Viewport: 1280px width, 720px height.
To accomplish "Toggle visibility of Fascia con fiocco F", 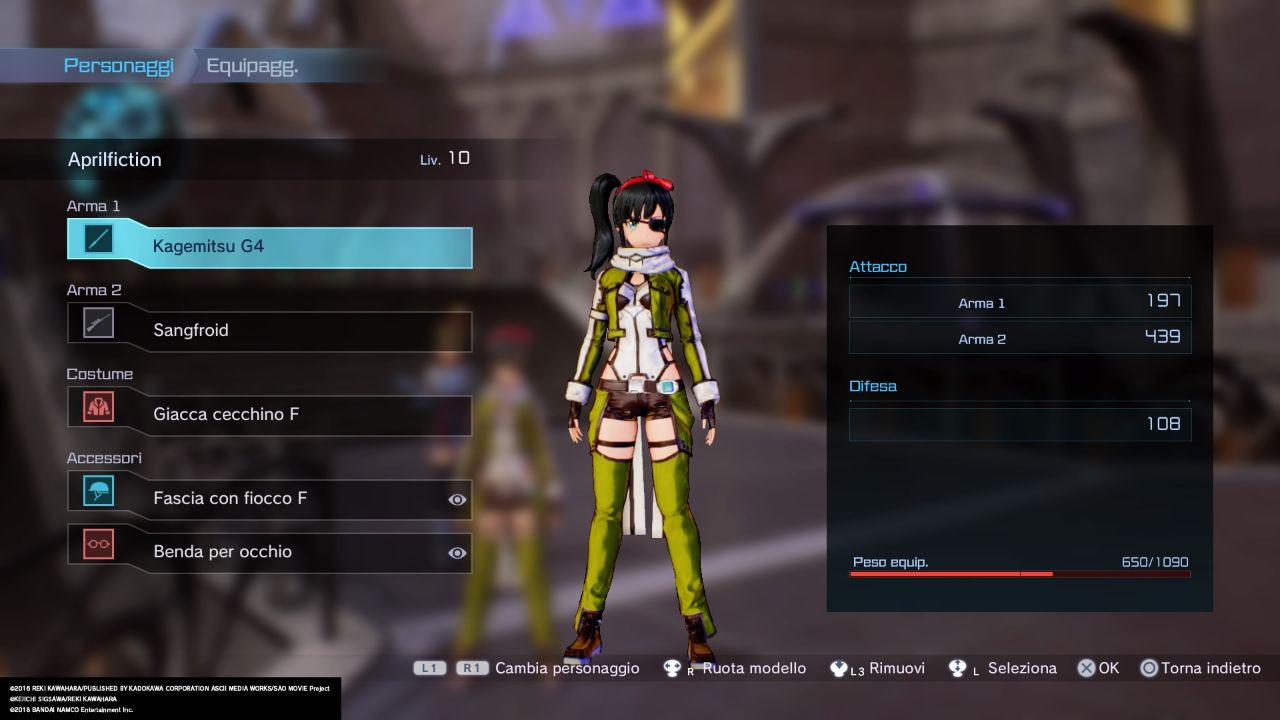I will (457, 499).
